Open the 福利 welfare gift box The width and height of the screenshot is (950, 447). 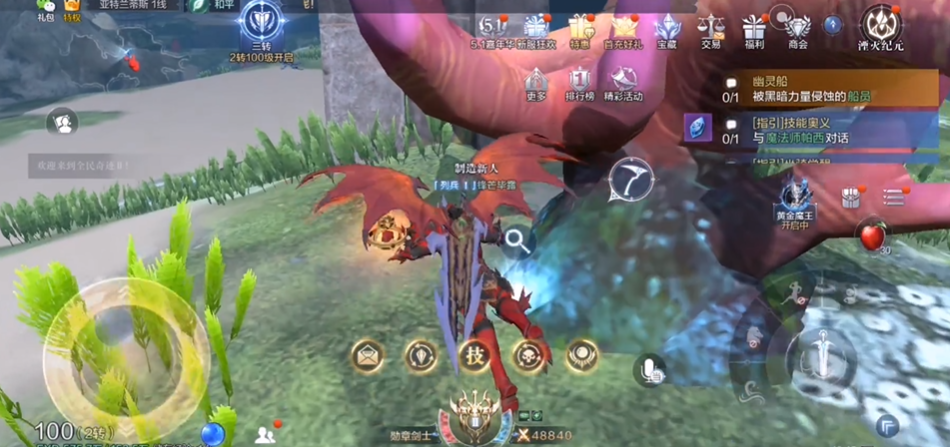click(x=754, y=28)
